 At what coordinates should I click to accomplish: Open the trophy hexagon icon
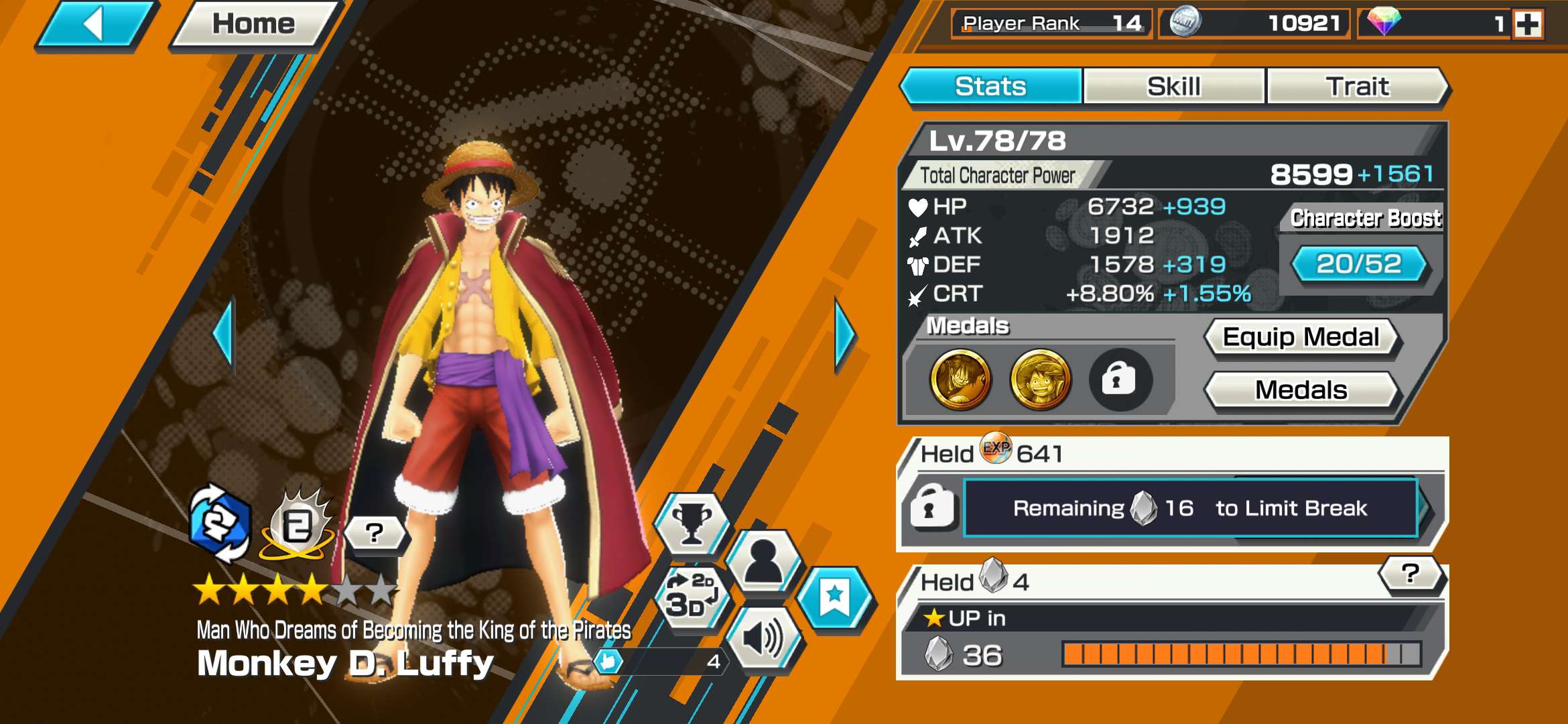(x=691, y=522)
